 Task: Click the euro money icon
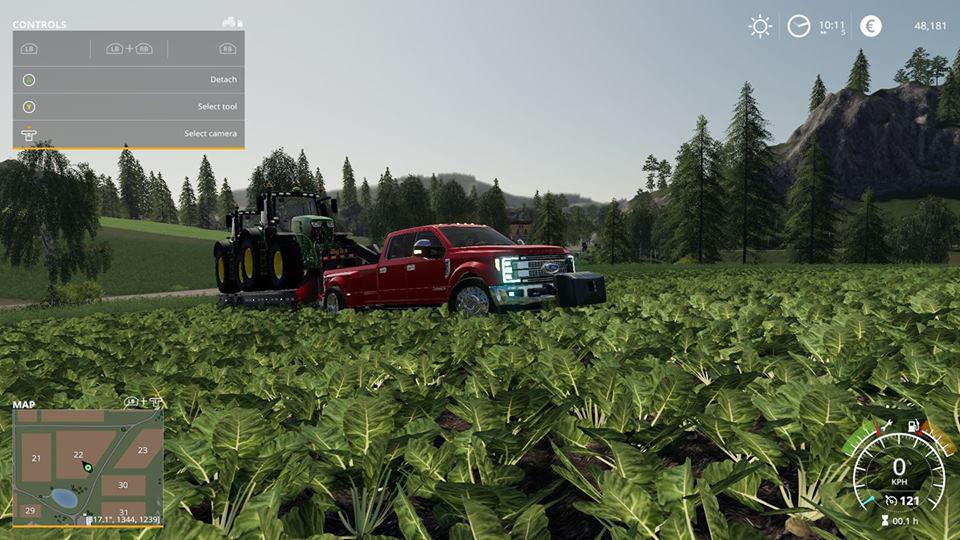coord(871,26)
